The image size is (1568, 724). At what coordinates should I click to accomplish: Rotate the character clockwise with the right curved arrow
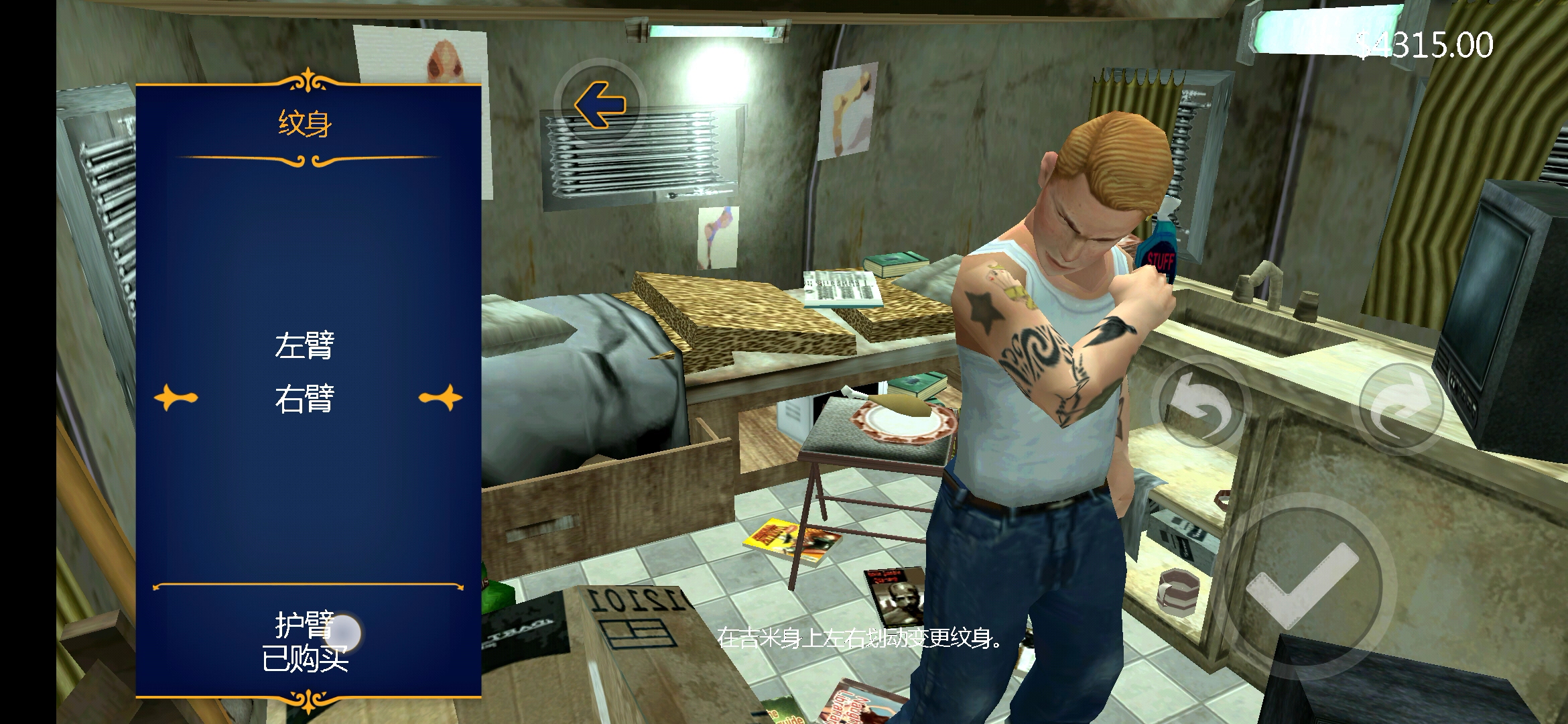pos(1399,407)
